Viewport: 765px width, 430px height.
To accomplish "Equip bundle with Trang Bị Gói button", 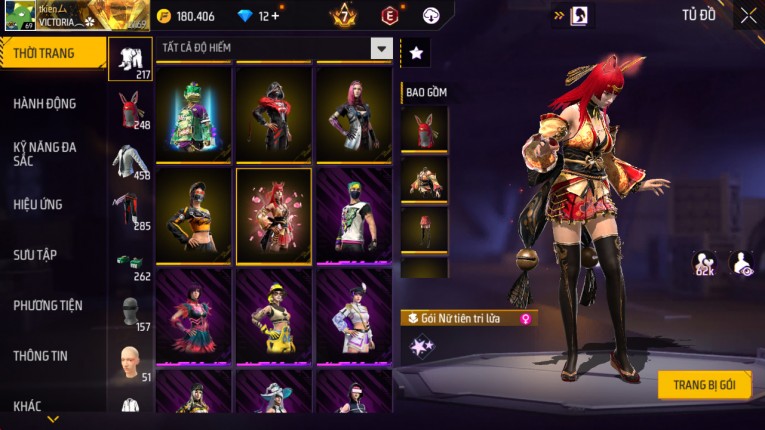I will coord(704,385).
